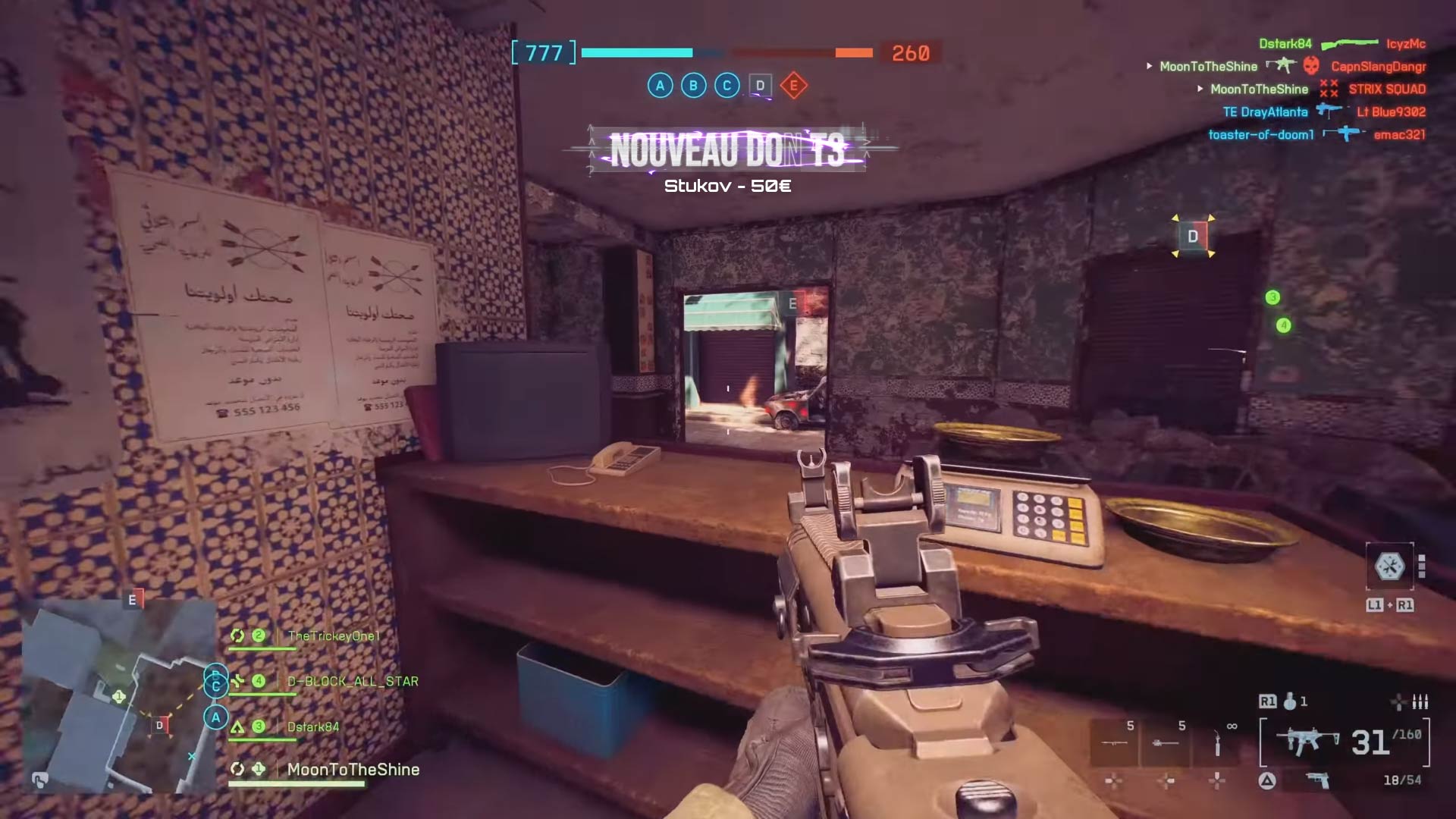Screen dimensions: 1456x819
Task: Select objective A in the capture bar
Action: (x=660, y=86)
